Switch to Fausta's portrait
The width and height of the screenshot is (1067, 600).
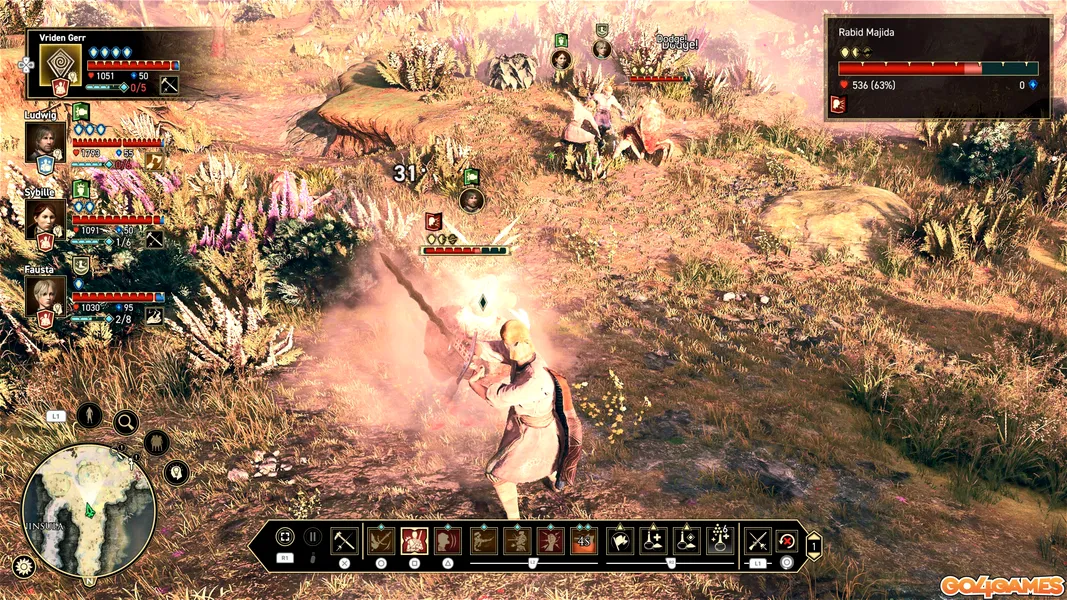click(x=45, y=294)
